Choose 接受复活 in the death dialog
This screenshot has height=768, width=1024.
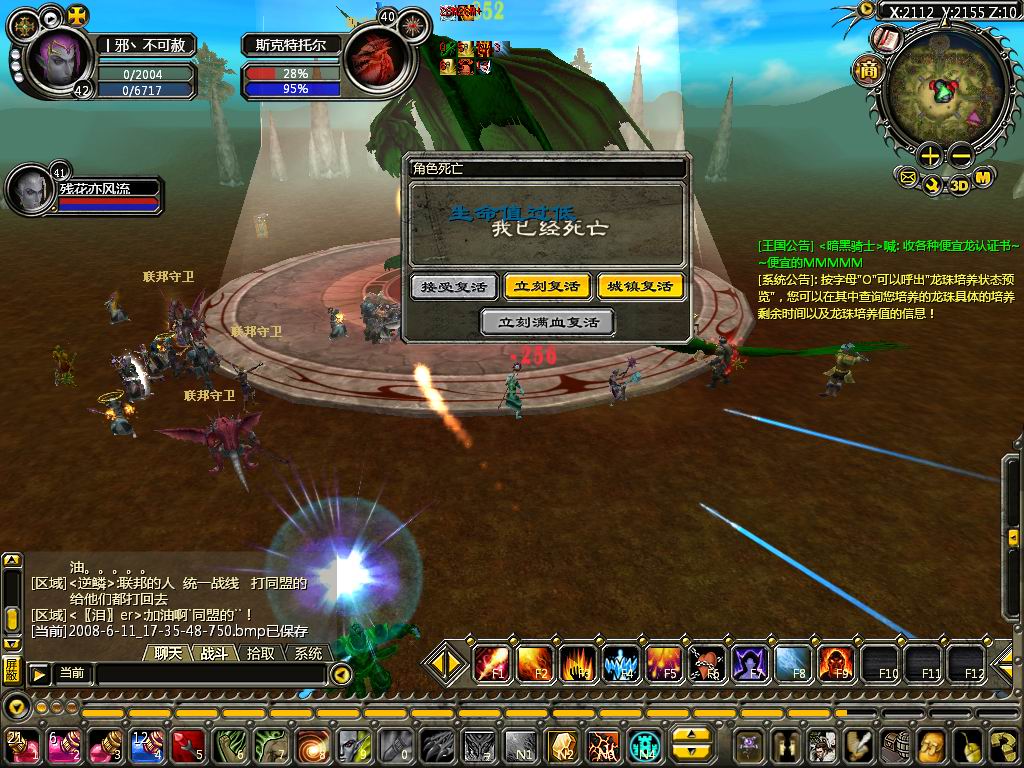pos(454,287)
